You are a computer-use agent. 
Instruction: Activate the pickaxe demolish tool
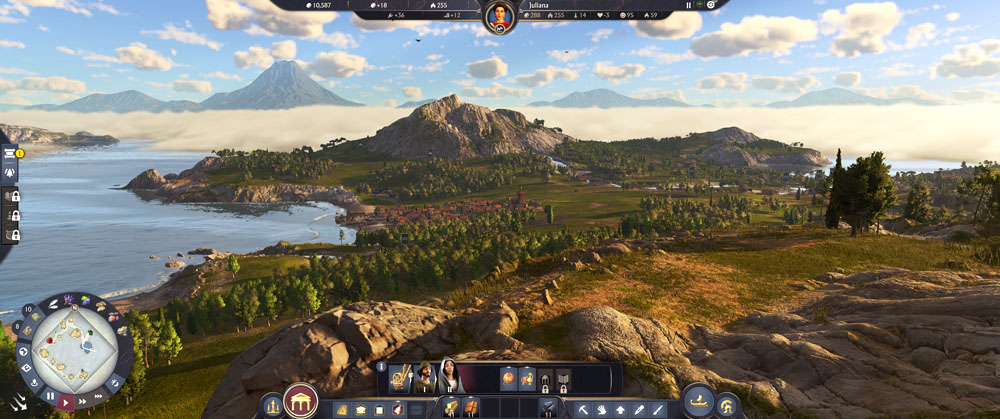pos(584,409)
